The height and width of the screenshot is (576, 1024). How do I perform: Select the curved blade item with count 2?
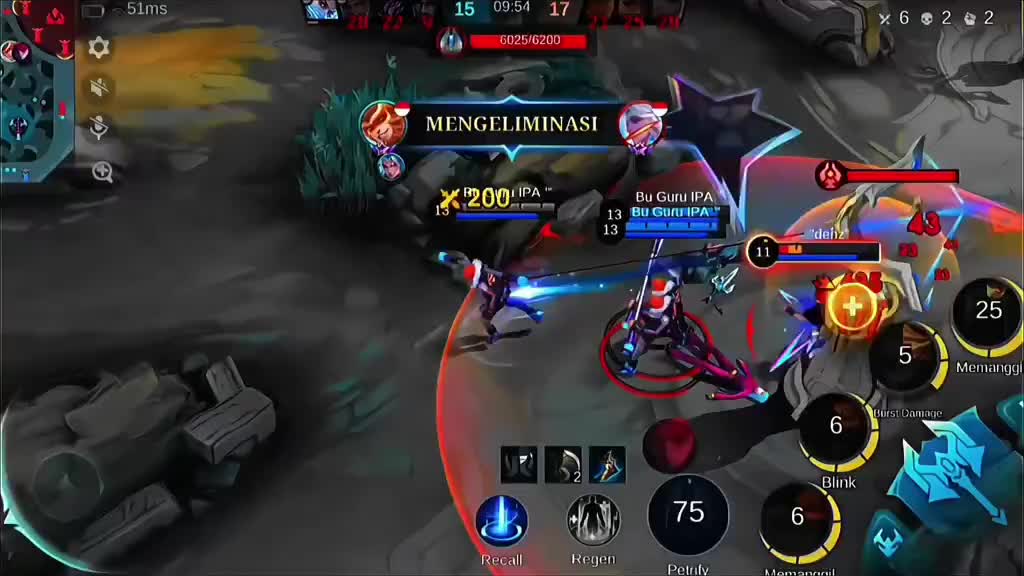click(x=563, y=465)
